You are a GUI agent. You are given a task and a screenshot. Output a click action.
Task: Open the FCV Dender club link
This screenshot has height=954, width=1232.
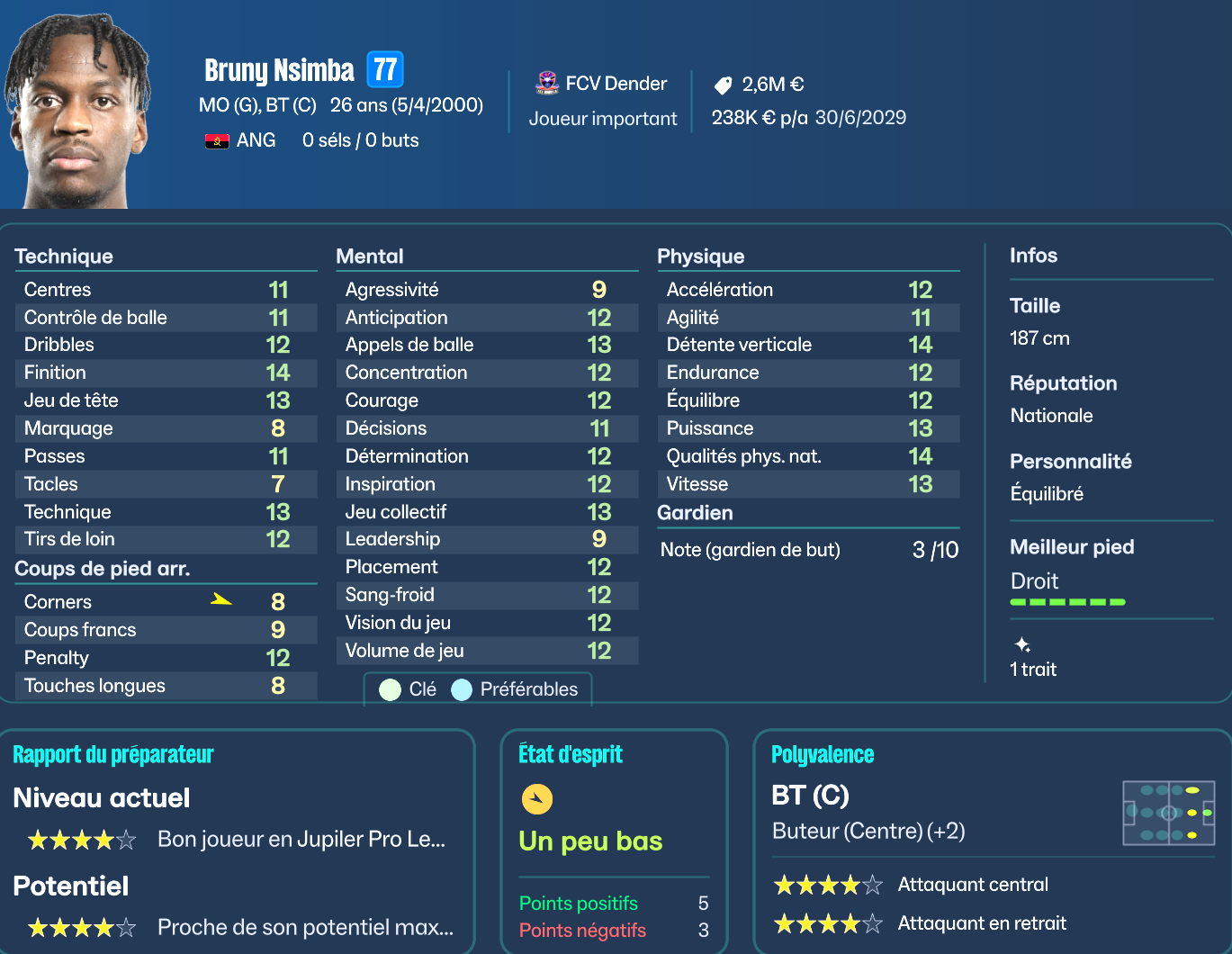coord(616,84)
